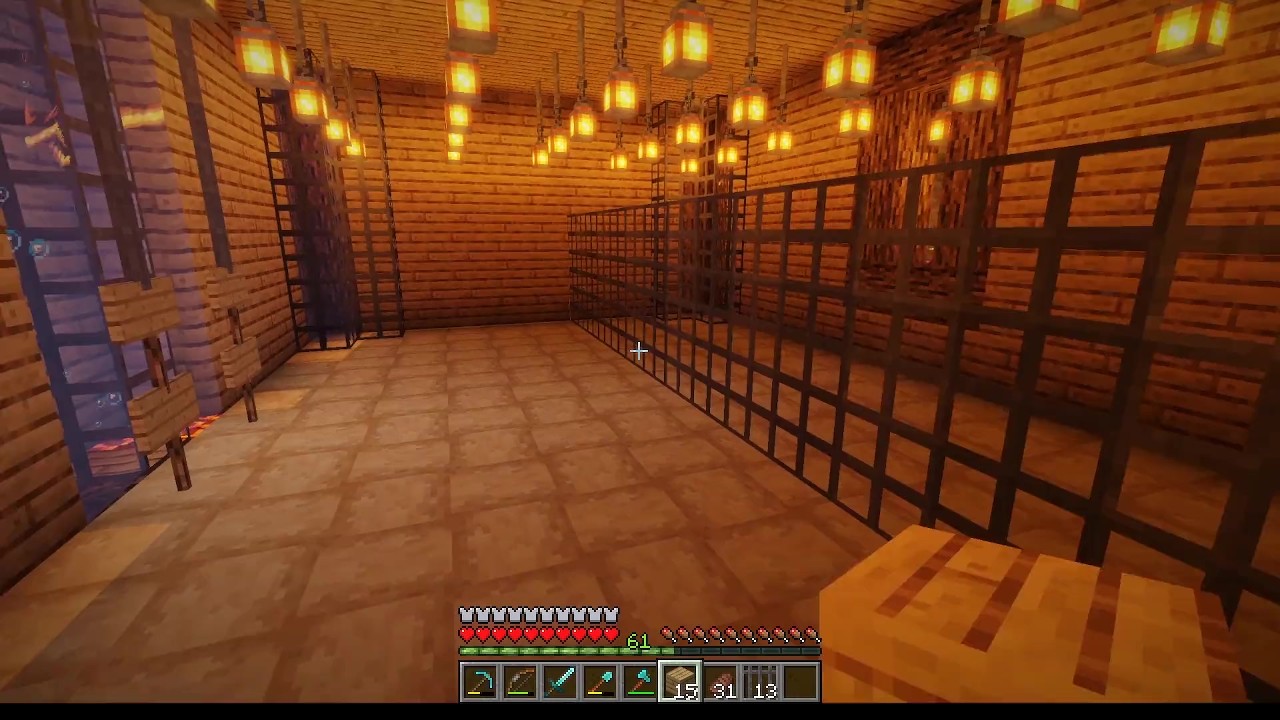Choose the diamond sword slot
The image size is (1280, 720).
(x=559, y=682)
